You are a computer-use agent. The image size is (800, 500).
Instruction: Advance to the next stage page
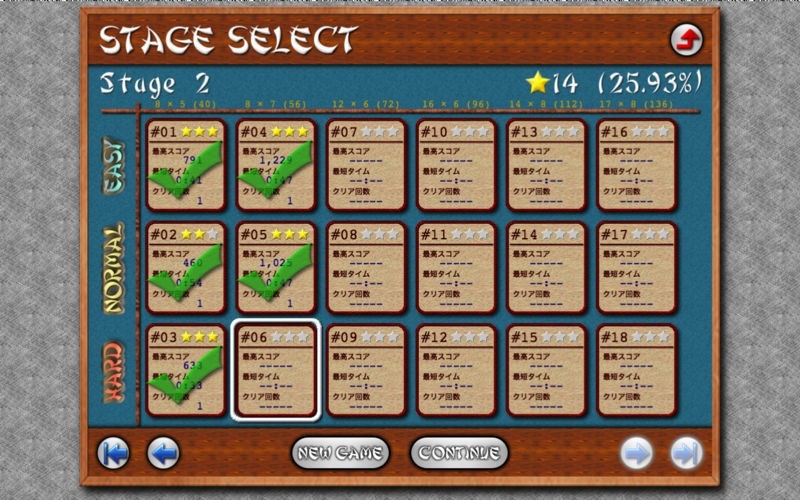click(636, 453)
